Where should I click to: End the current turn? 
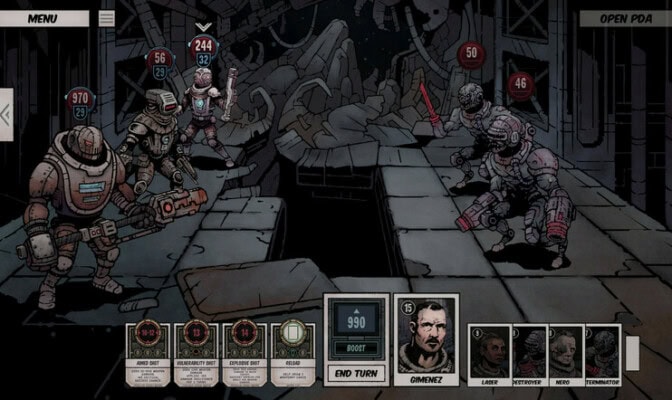tap(357, 375)
